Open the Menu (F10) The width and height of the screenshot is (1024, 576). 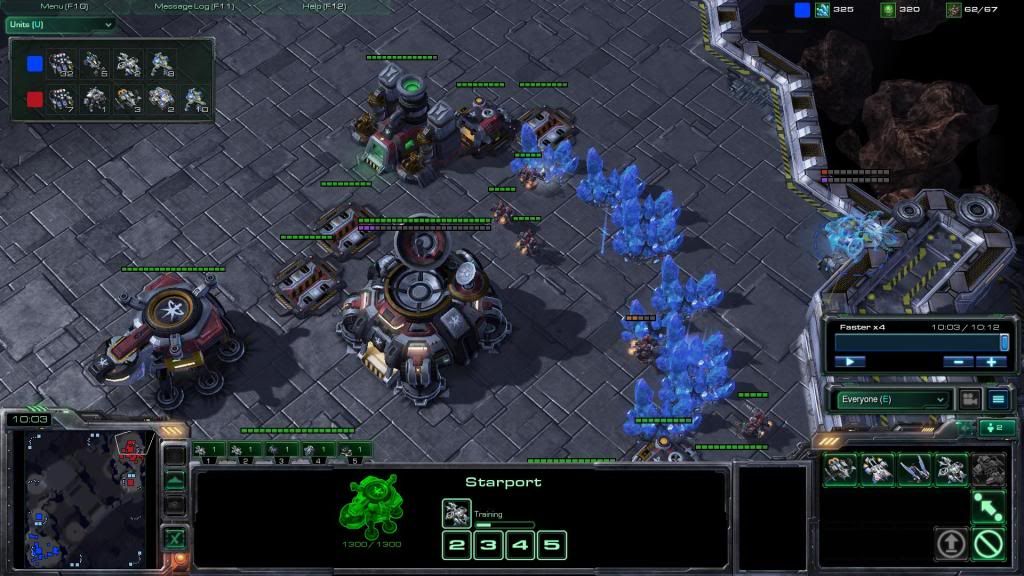(x=65, y=7)
